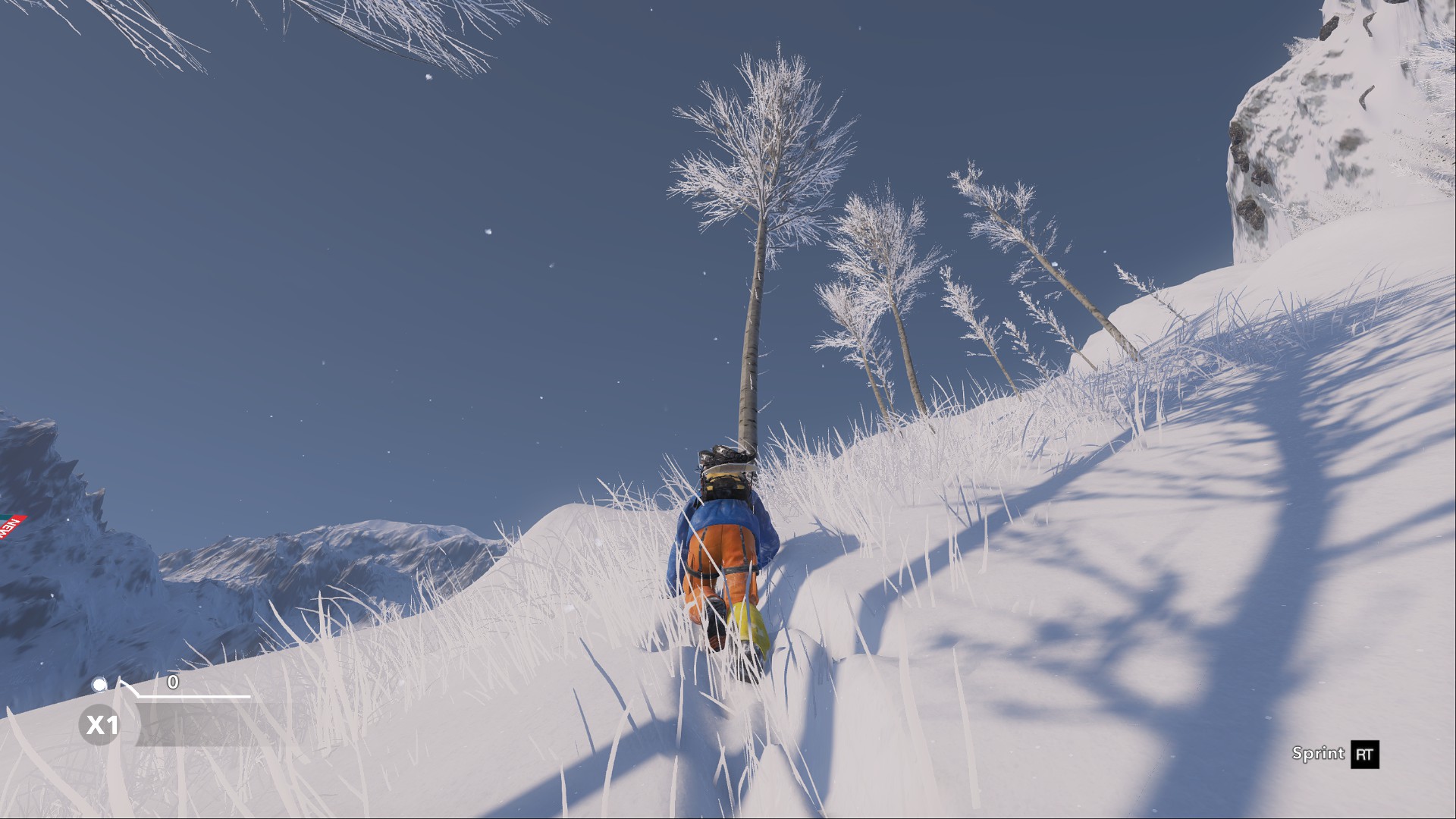Toggle the multiplier indicator visibility
The width and height of the screenshot is (1456, 819).
pyautogui.click(x=101, y=725)
